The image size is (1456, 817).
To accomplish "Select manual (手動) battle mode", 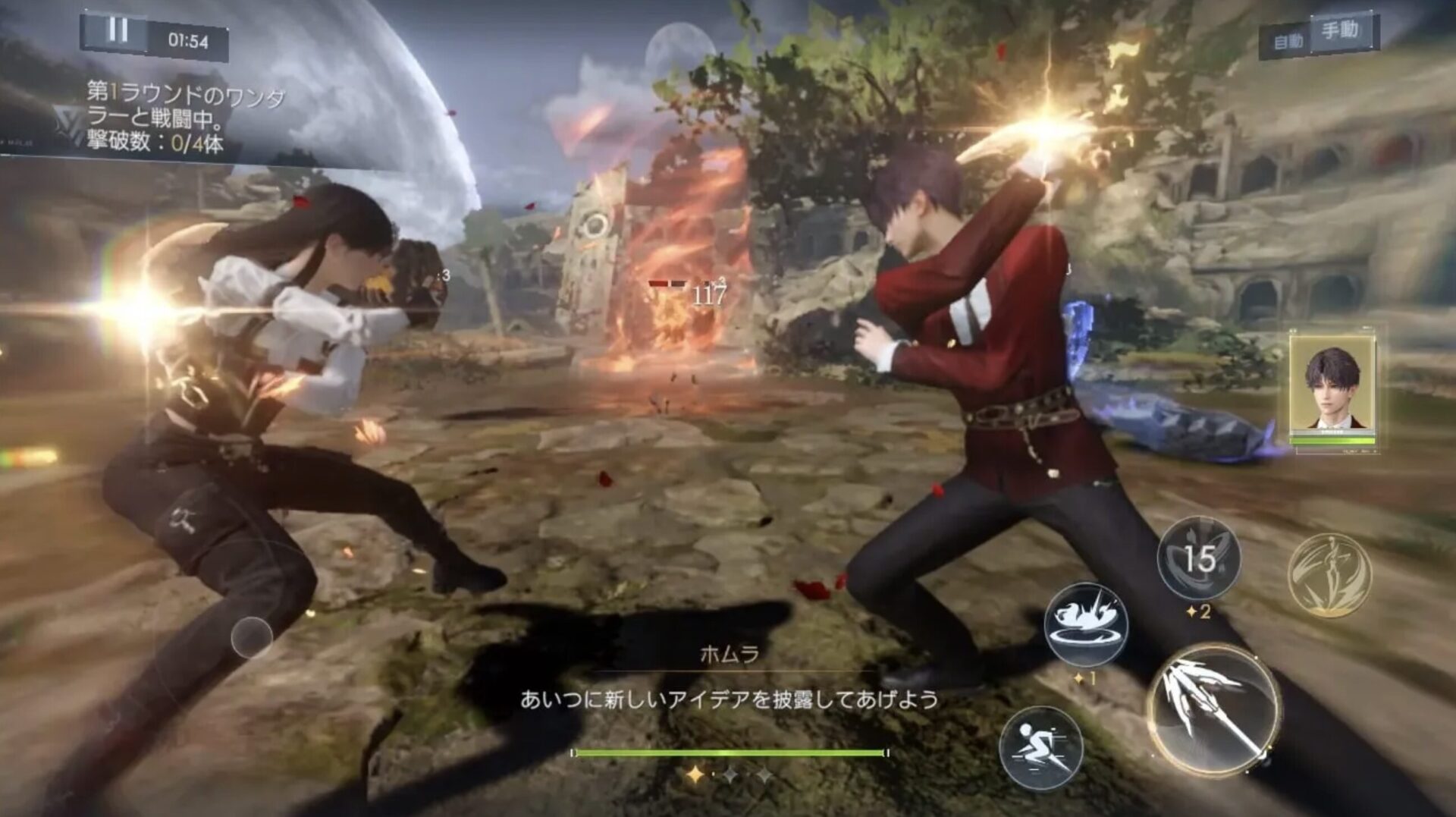I will (1341, 32).
